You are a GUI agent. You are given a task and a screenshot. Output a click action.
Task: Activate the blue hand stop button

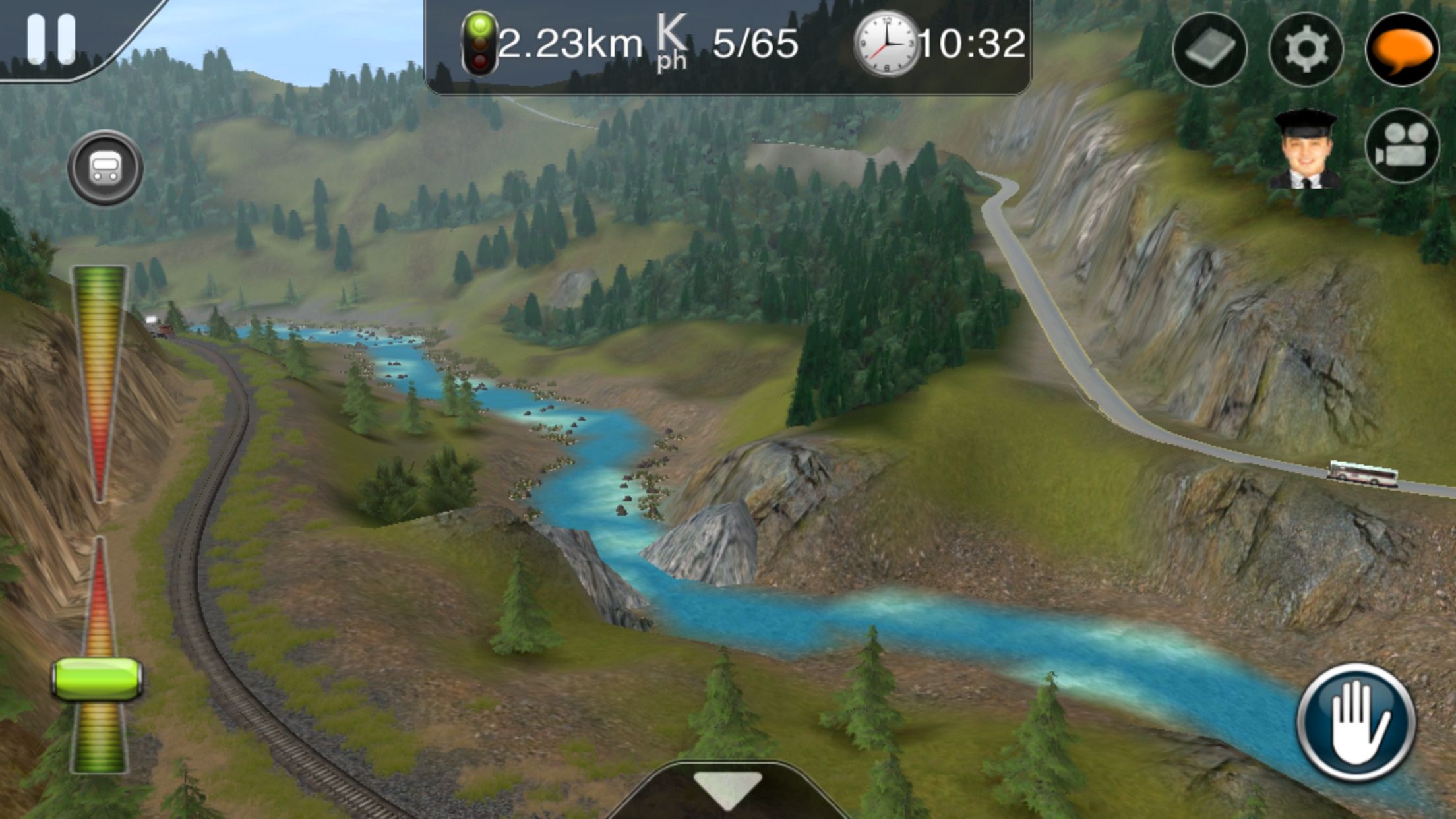coord(1356,722)
